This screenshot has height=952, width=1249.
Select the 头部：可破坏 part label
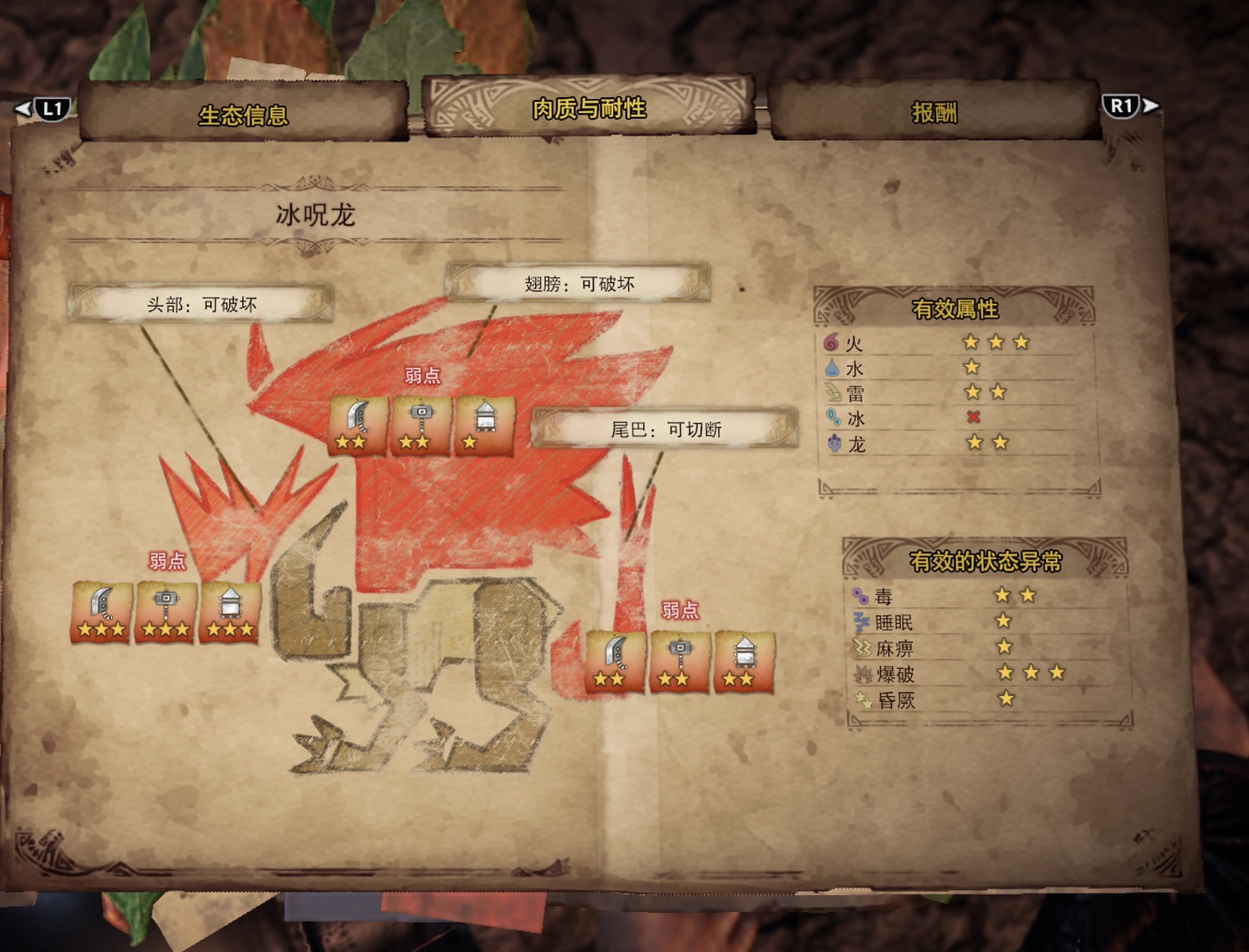coord(201,305)
